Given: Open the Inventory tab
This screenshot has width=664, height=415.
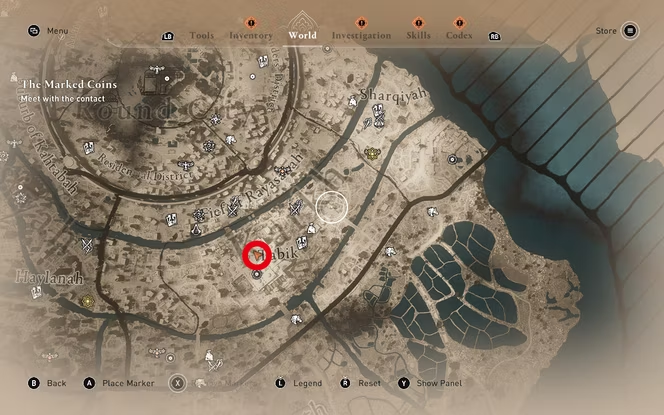Looking at the screenshot, I should [251, 35].
